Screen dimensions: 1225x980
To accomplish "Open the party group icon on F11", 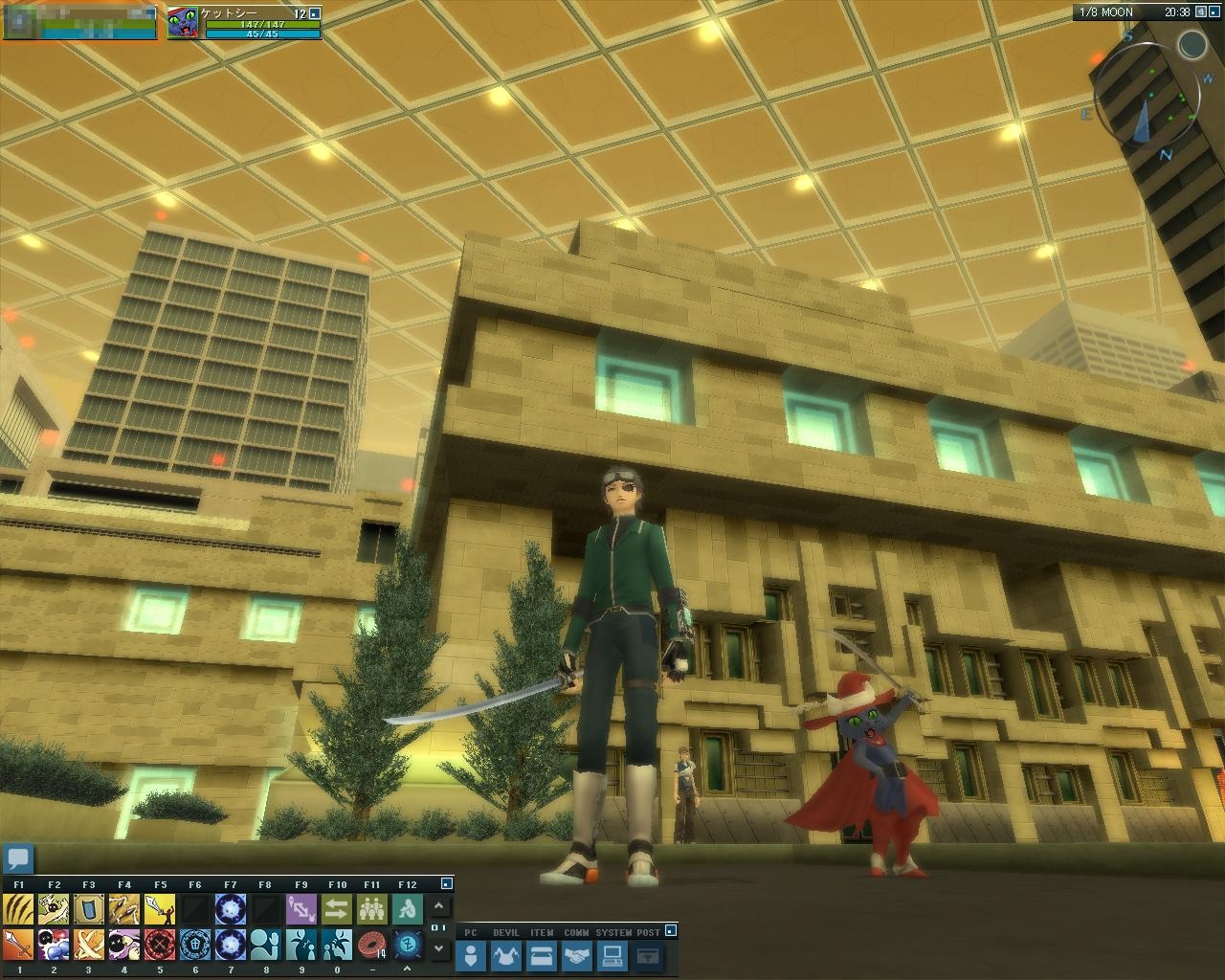I will tap(371, 908).
